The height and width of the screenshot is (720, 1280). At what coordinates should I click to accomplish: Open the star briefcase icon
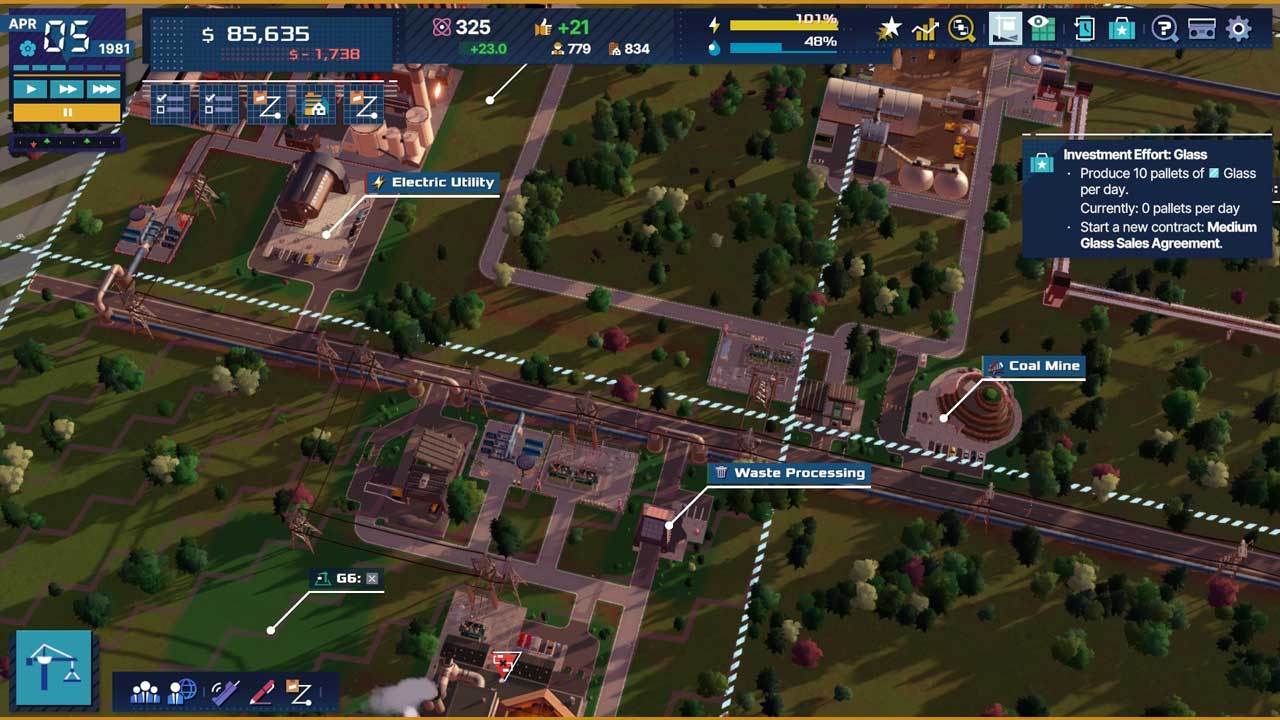click(1122, 28)
